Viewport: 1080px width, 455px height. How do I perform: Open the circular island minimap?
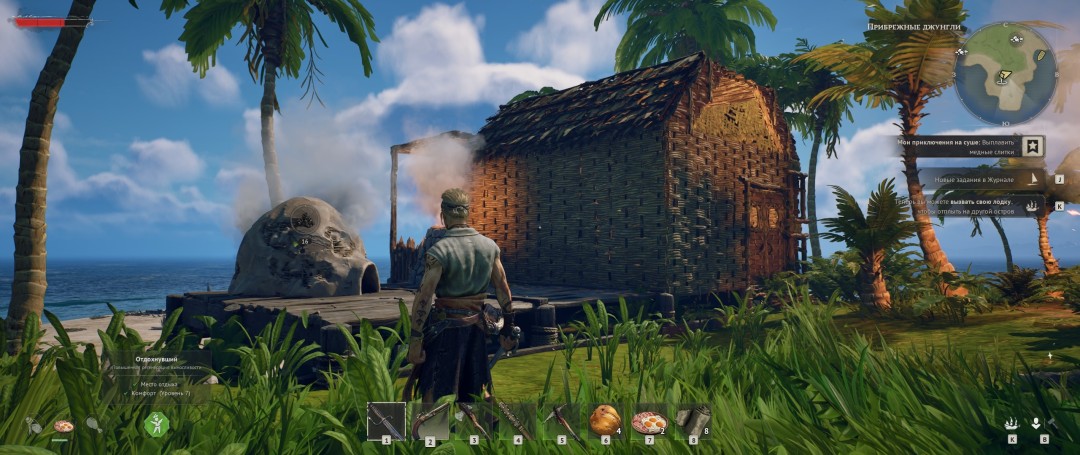tap(1004, 73)
